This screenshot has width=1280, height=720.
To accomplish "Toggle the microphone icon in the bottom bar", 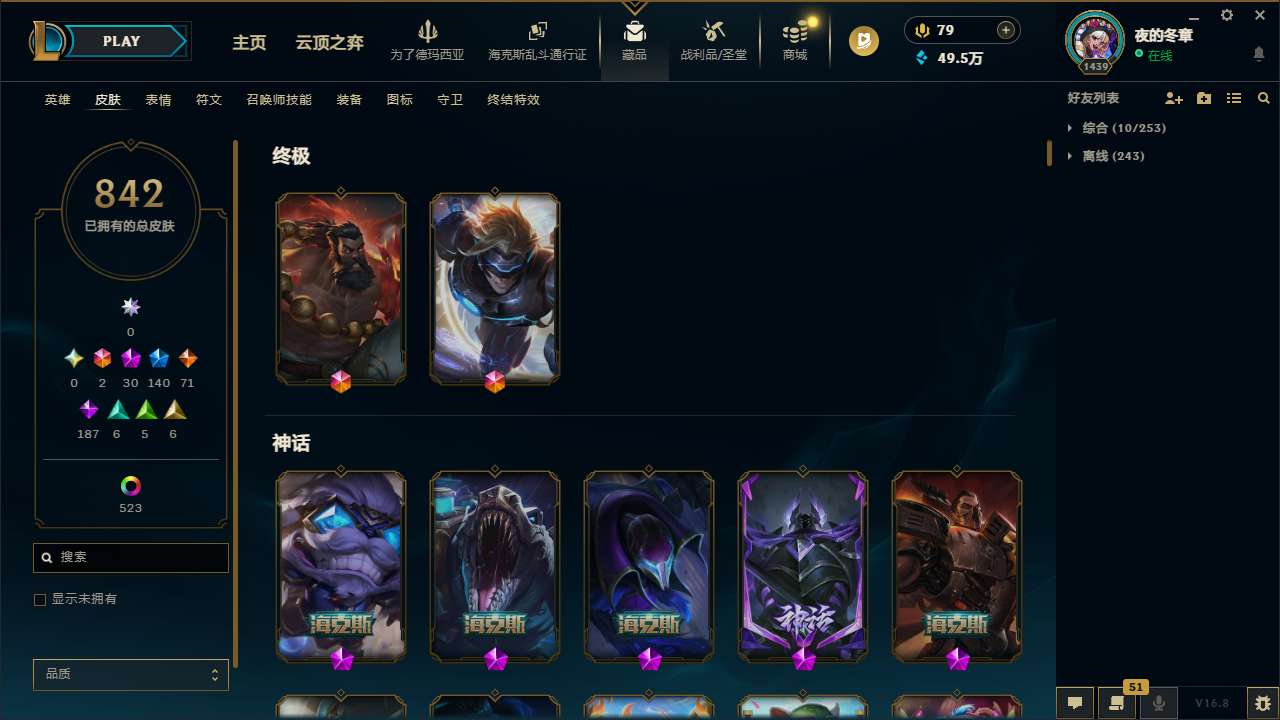I will click(x=1159, y=703).
